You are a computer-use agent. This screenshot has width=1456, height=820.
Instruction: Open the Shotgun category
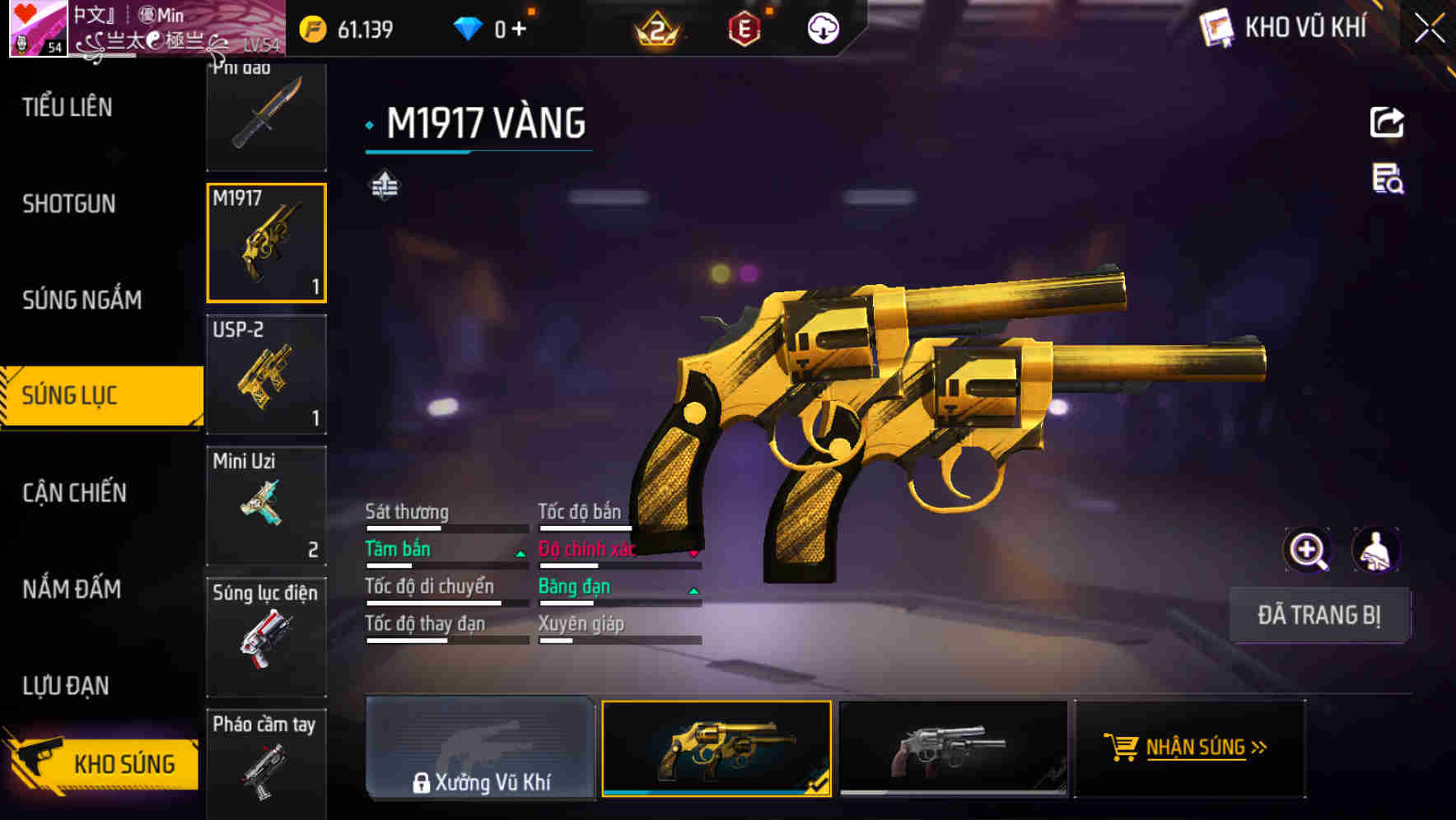(x=69, y=203)
